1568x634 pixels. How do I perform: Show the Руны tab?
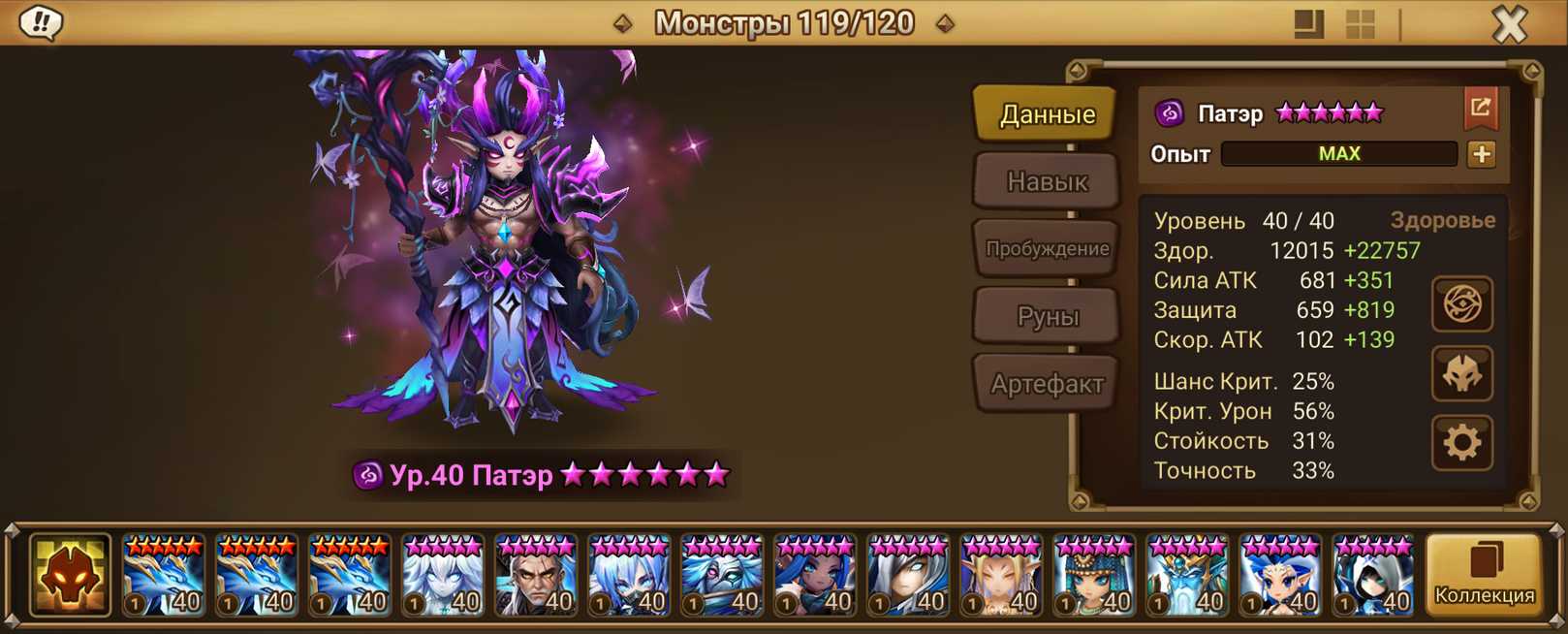click(1047, 316)
